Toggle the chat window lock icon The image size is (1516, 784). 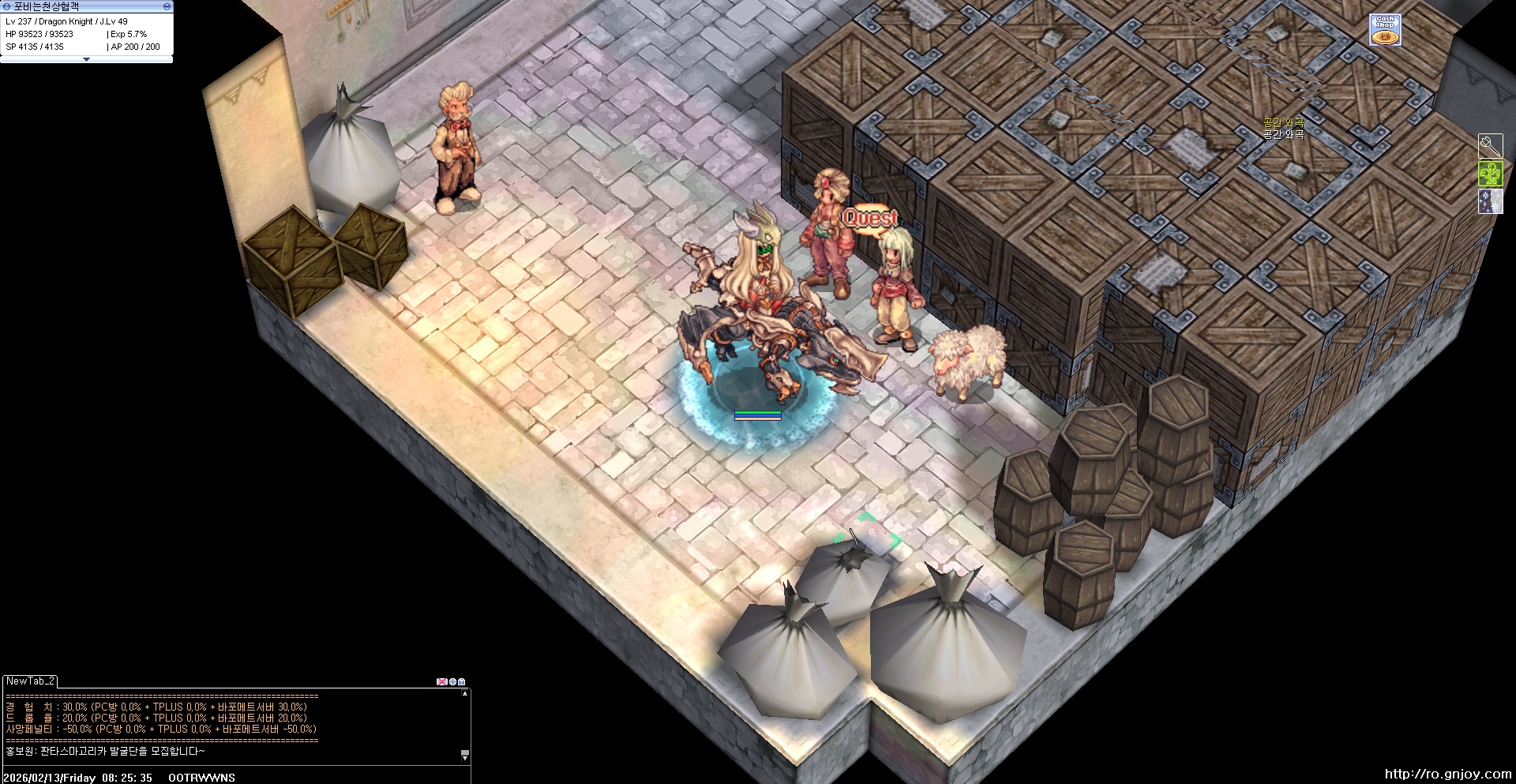pyautogui.click(x=462, y=681)
